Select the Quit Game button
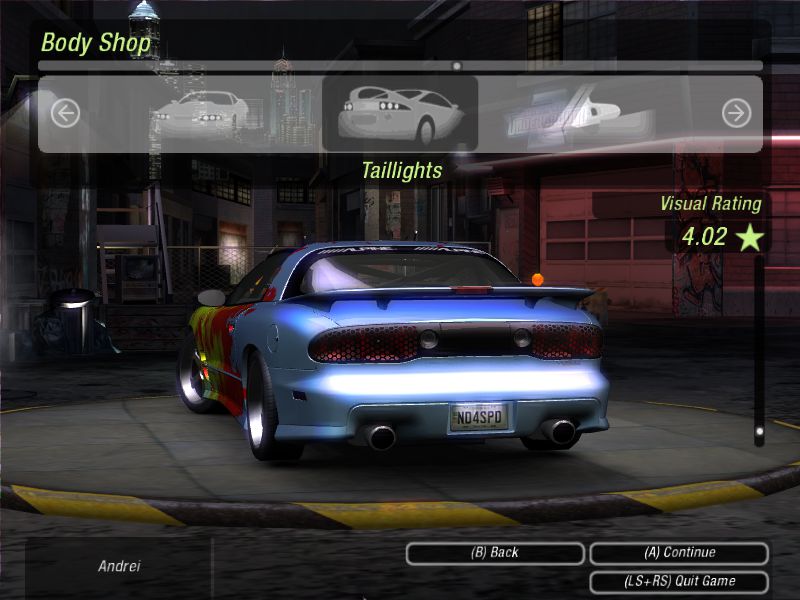This screenshot has height=600, width=800. [679, 581]
